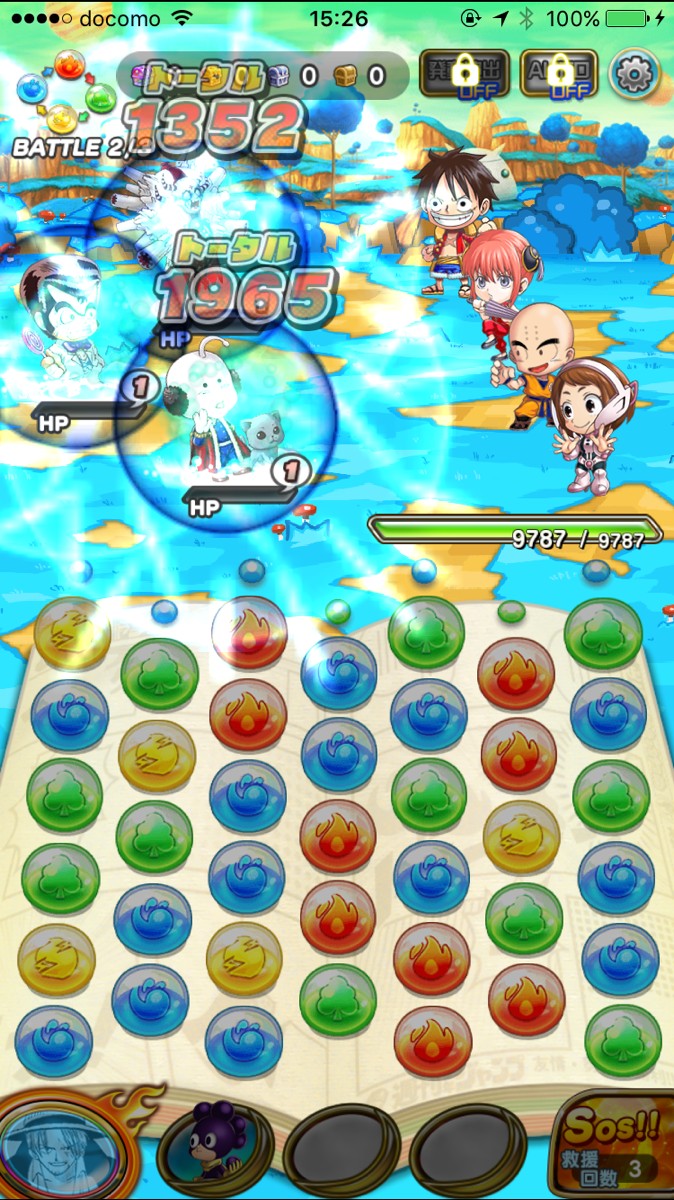
Task: Open the gear settings menu
Action: (x=635, y=75)
